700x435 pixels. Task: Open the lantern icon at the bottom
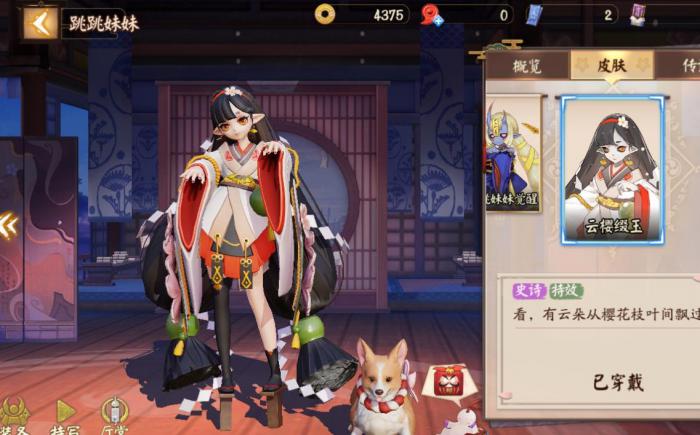tap(115, 412)
